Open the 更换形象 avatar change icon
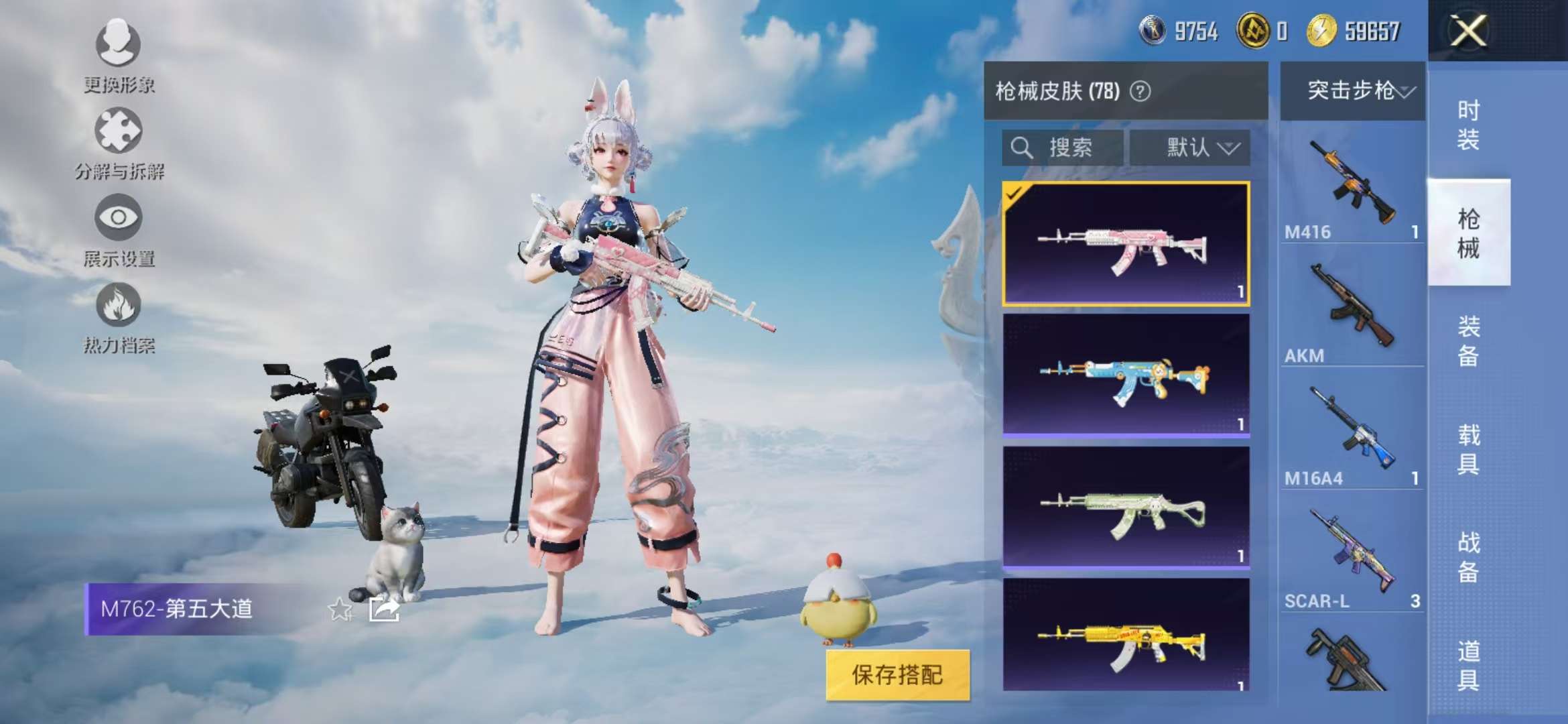Viewport: 1568px width, 724px height. tap(119, 46)
